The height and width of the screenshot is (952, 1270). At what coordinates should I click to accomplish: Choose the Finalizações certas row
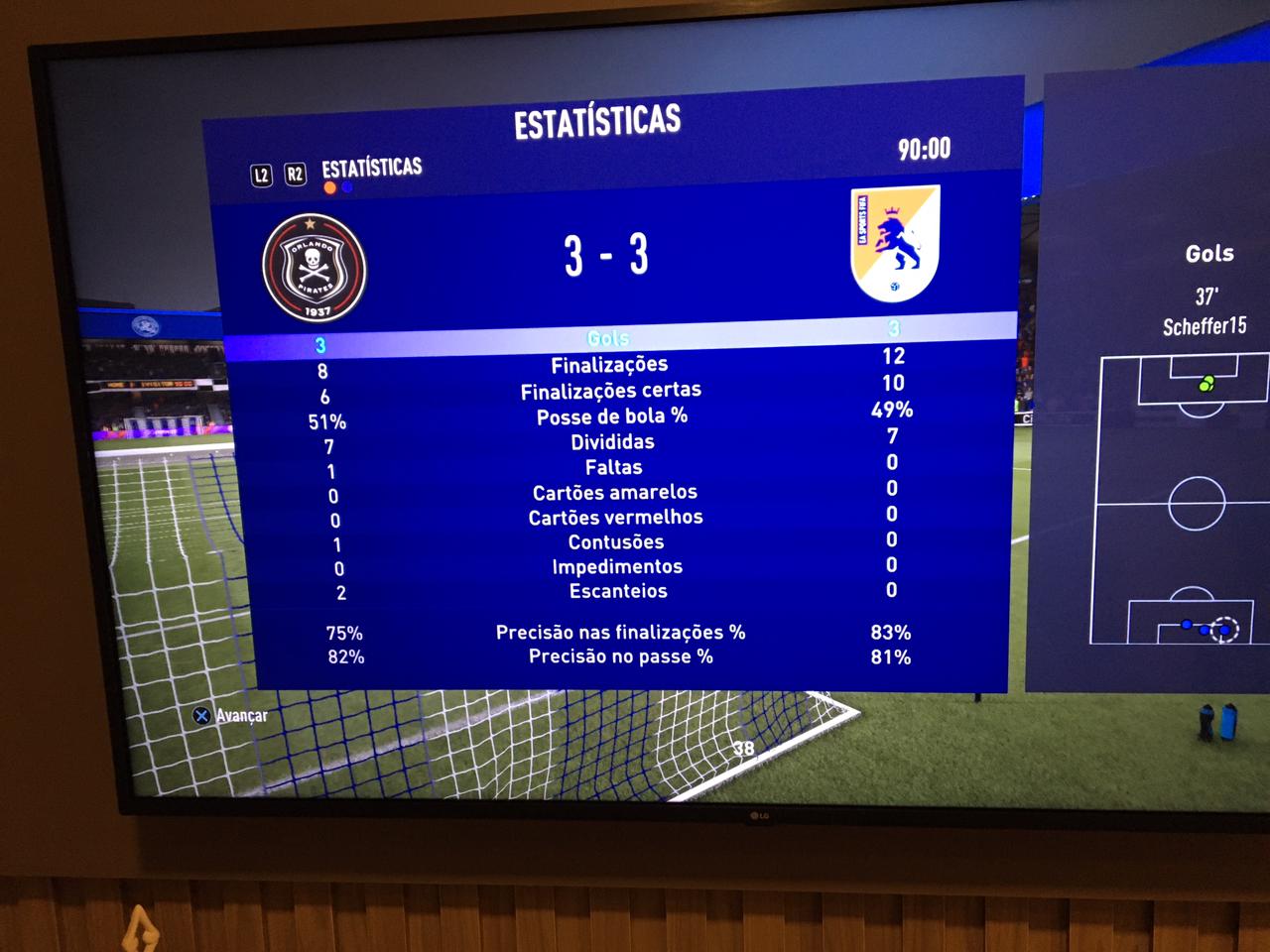coord(611,391)
